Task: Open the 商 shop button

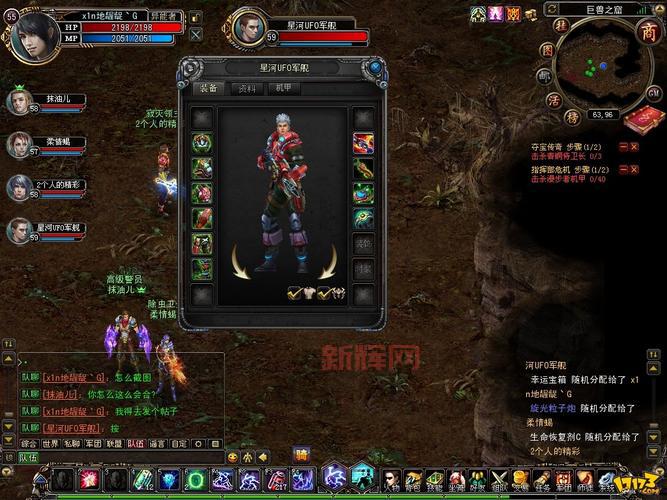Action: [x=643, y=32]
